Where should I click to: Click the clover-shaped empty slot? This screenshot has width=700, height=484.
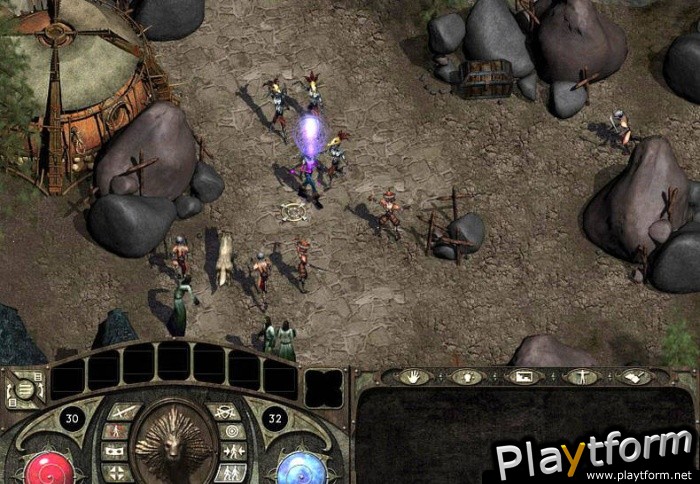(x=323, y=388)
